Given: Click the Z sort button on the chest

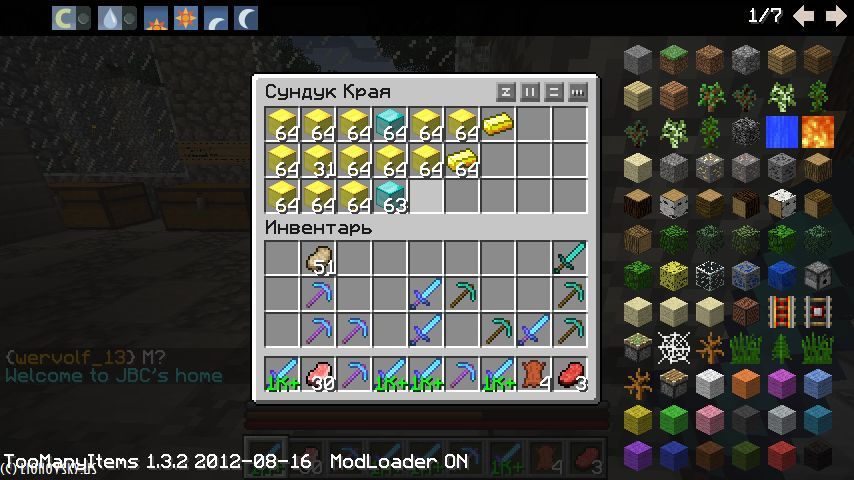Looking at the screenshot, I should coord(506,92).
